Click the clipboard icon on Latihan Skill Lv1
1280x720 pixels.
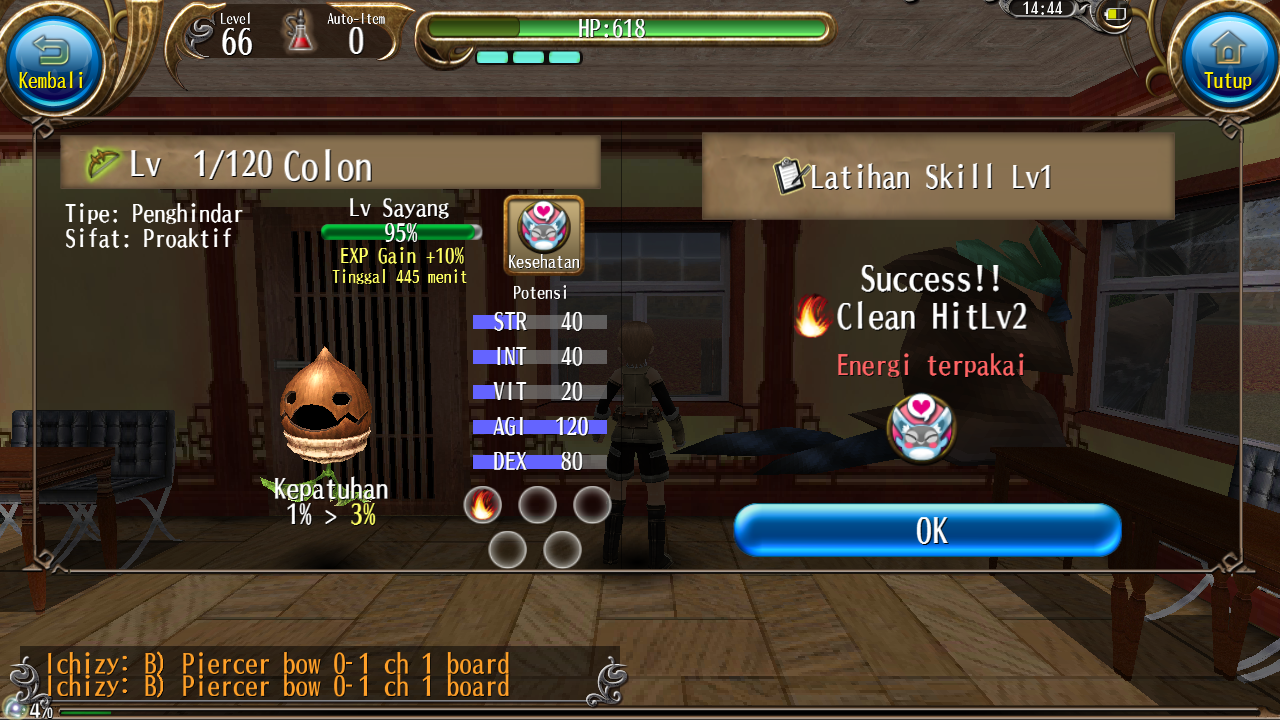(791, 173)
